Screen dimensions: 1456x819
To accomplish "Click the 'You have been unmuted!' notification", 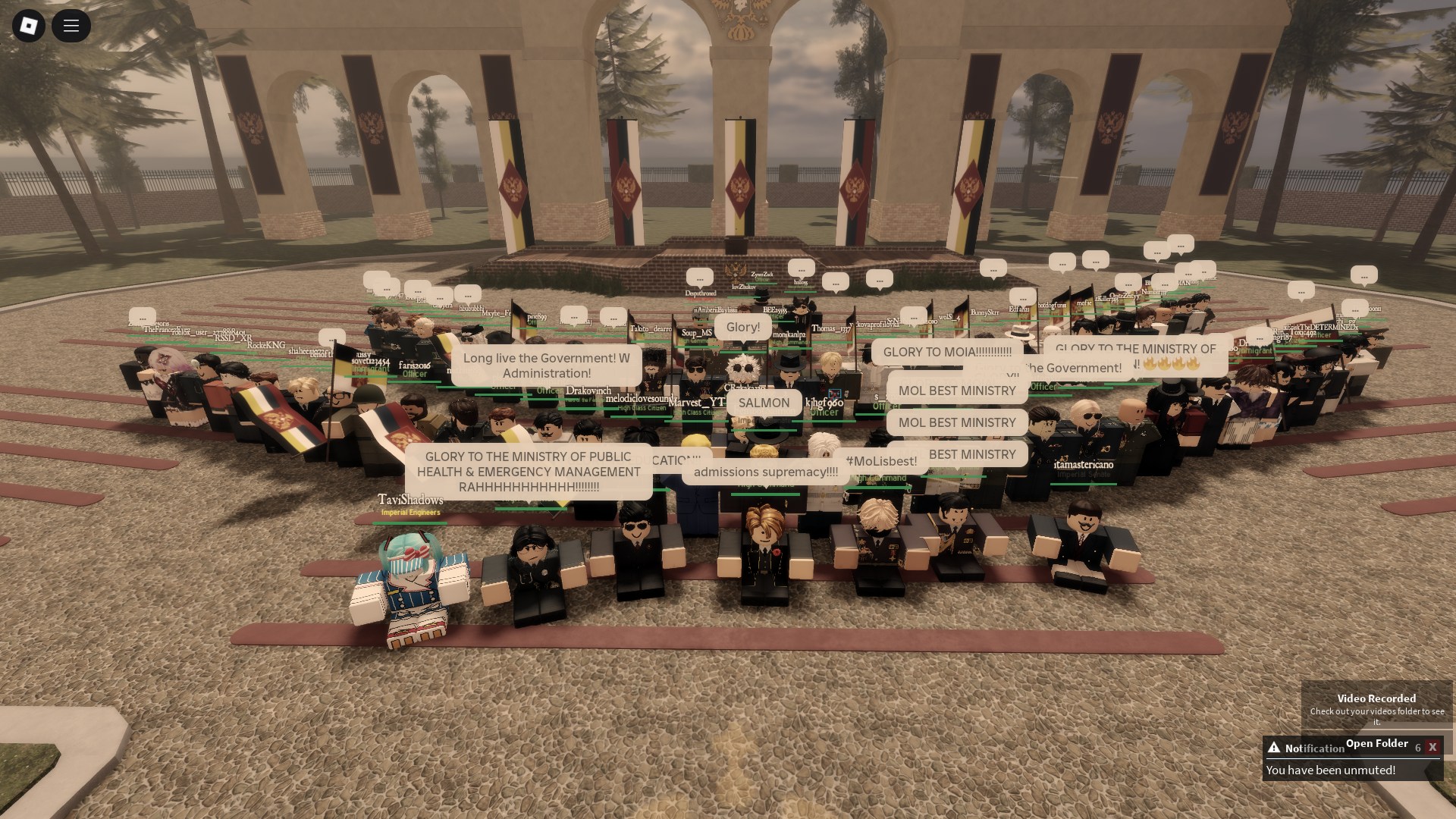I will point(1330,770).
